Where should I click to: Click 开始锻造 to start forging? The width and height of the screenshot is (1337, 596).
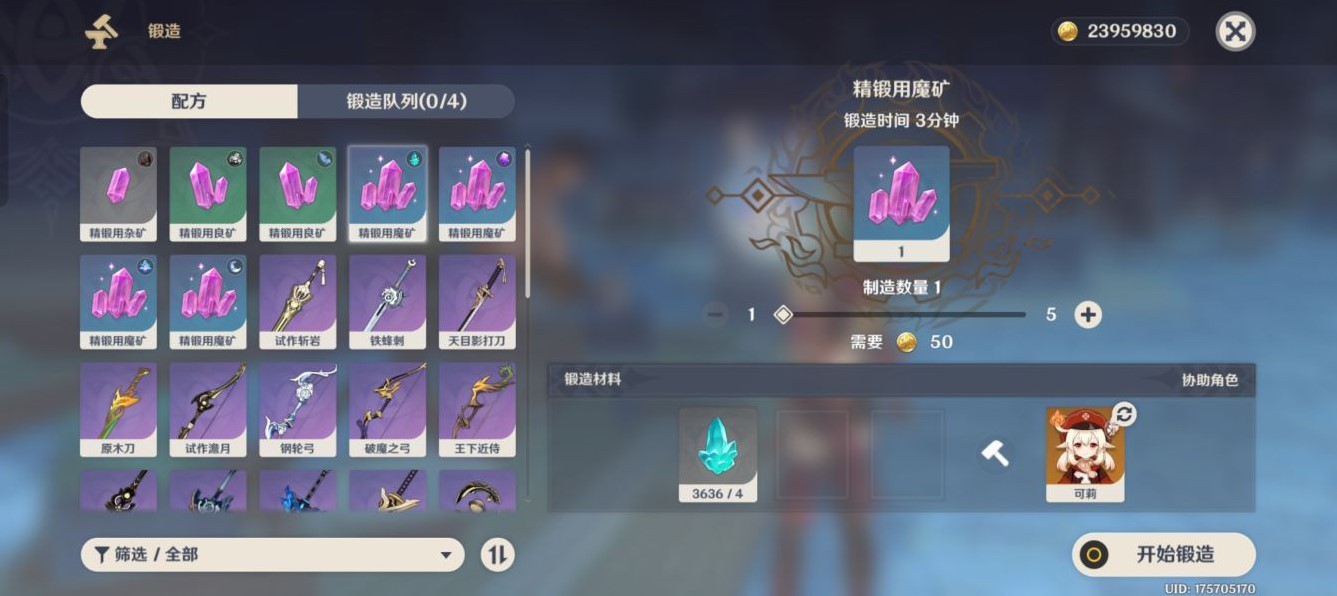pos(1163,555)
